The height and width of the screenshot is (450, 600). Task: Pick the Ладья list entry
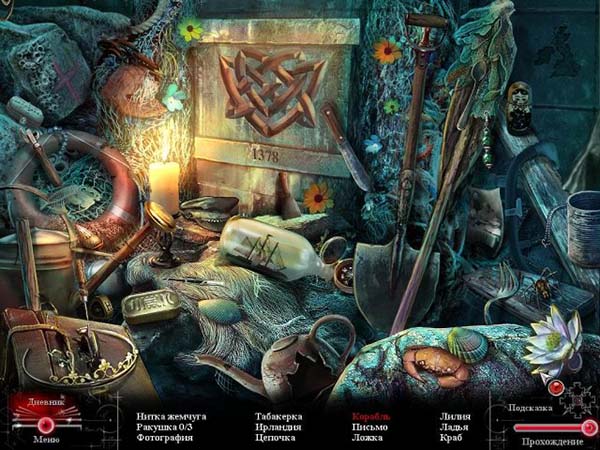(454, 427)
